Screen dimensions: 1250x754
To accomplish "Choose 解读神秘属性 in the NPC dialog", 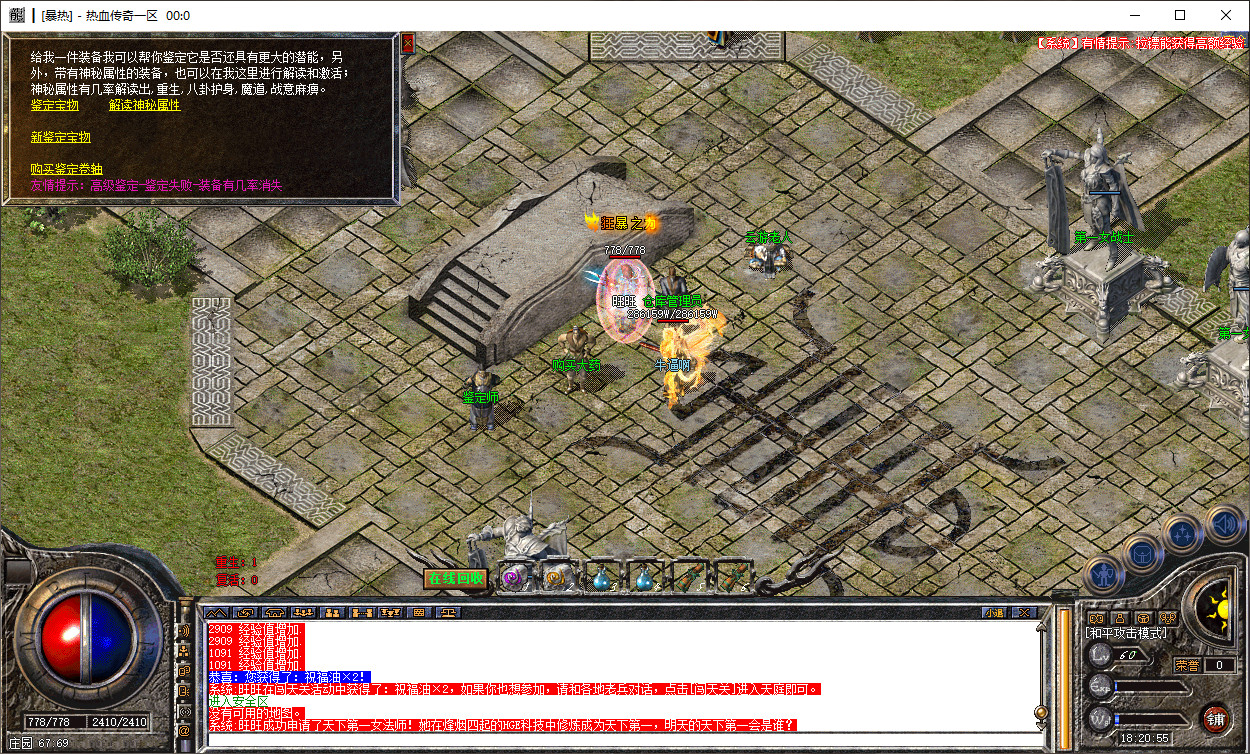I will point(144,105).
